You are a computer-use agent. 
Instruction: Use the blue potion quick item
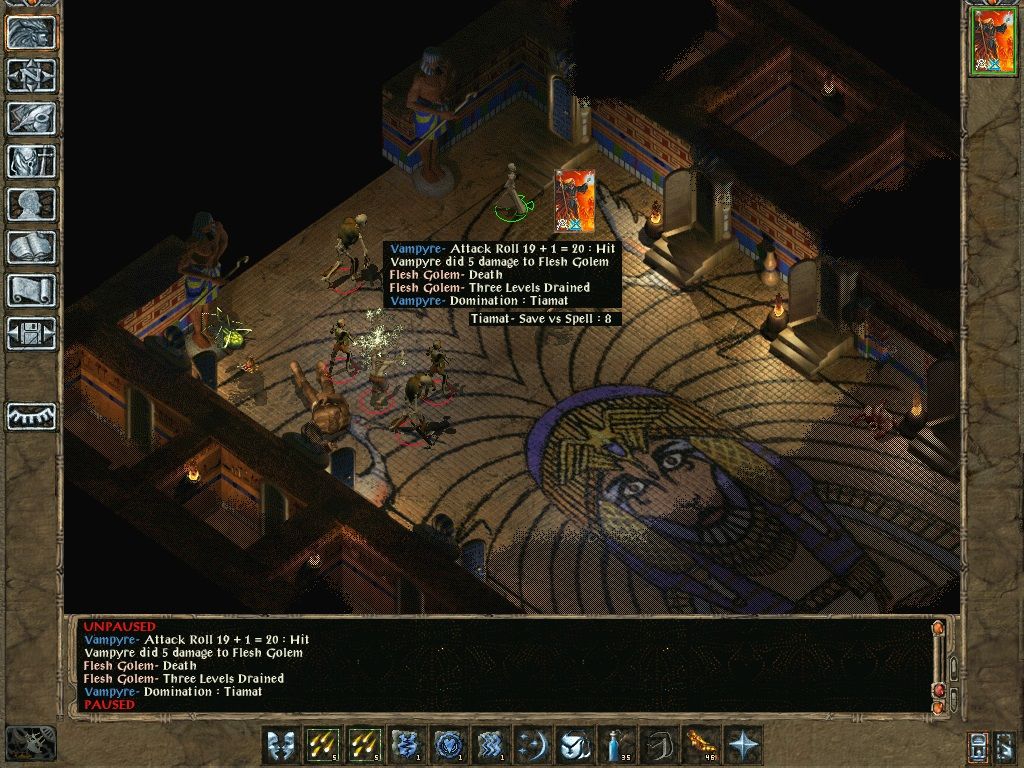[617, 745]
